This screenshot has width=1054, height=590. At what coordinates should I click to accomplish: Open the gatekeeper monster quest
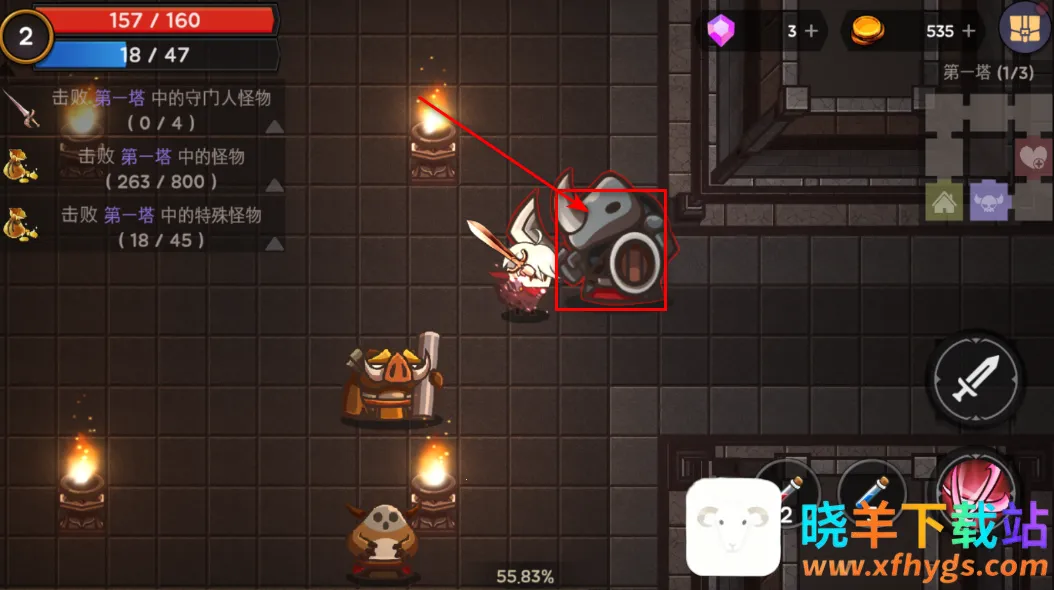coord(145,110)
